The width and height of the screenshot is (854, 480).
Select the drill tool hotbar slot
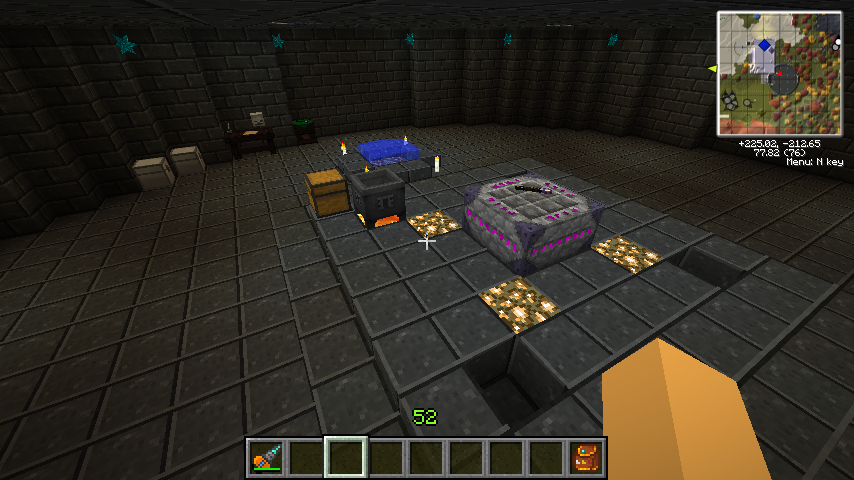[265, 457]
